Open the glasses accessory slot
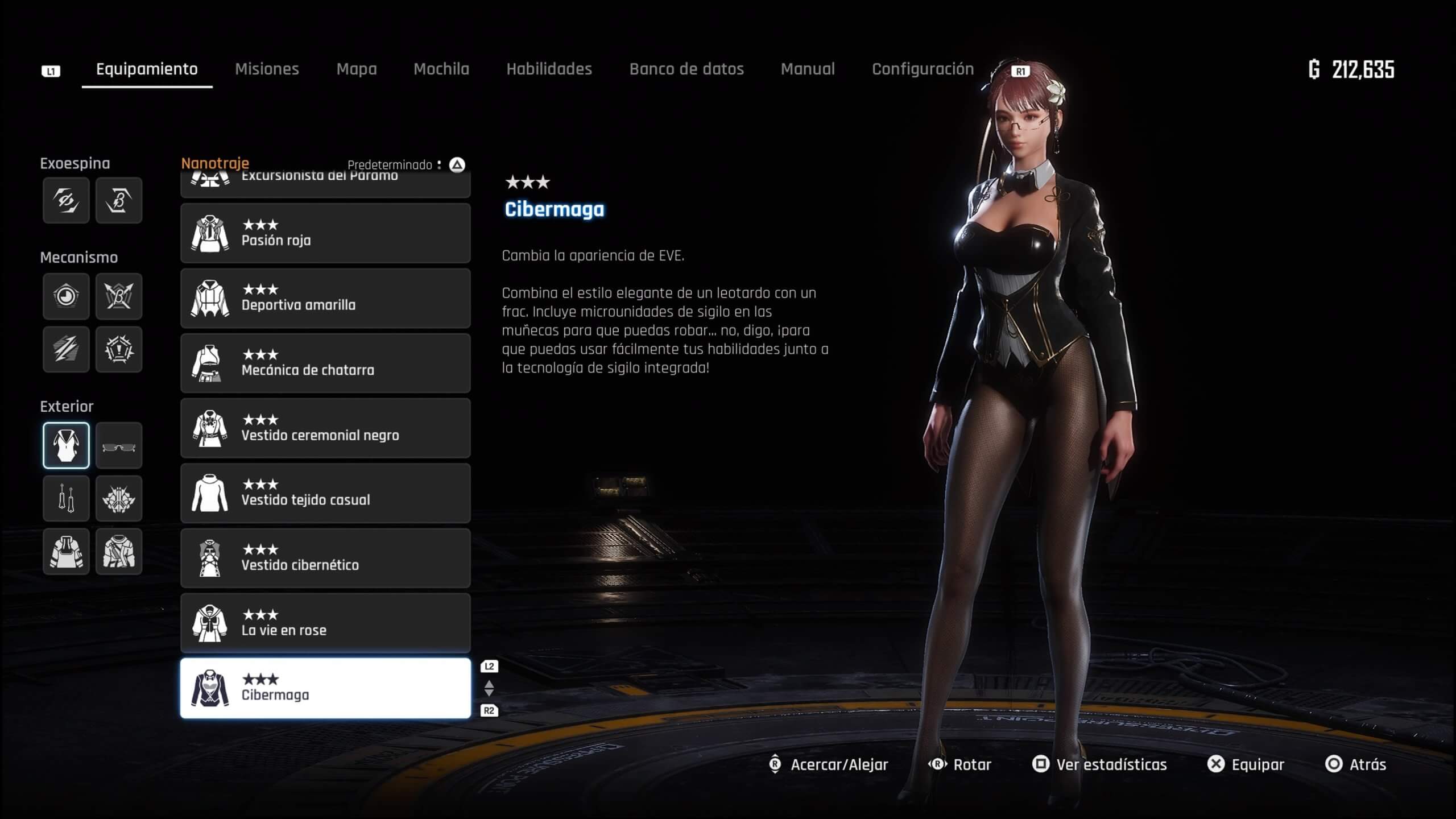 [119, 446]
